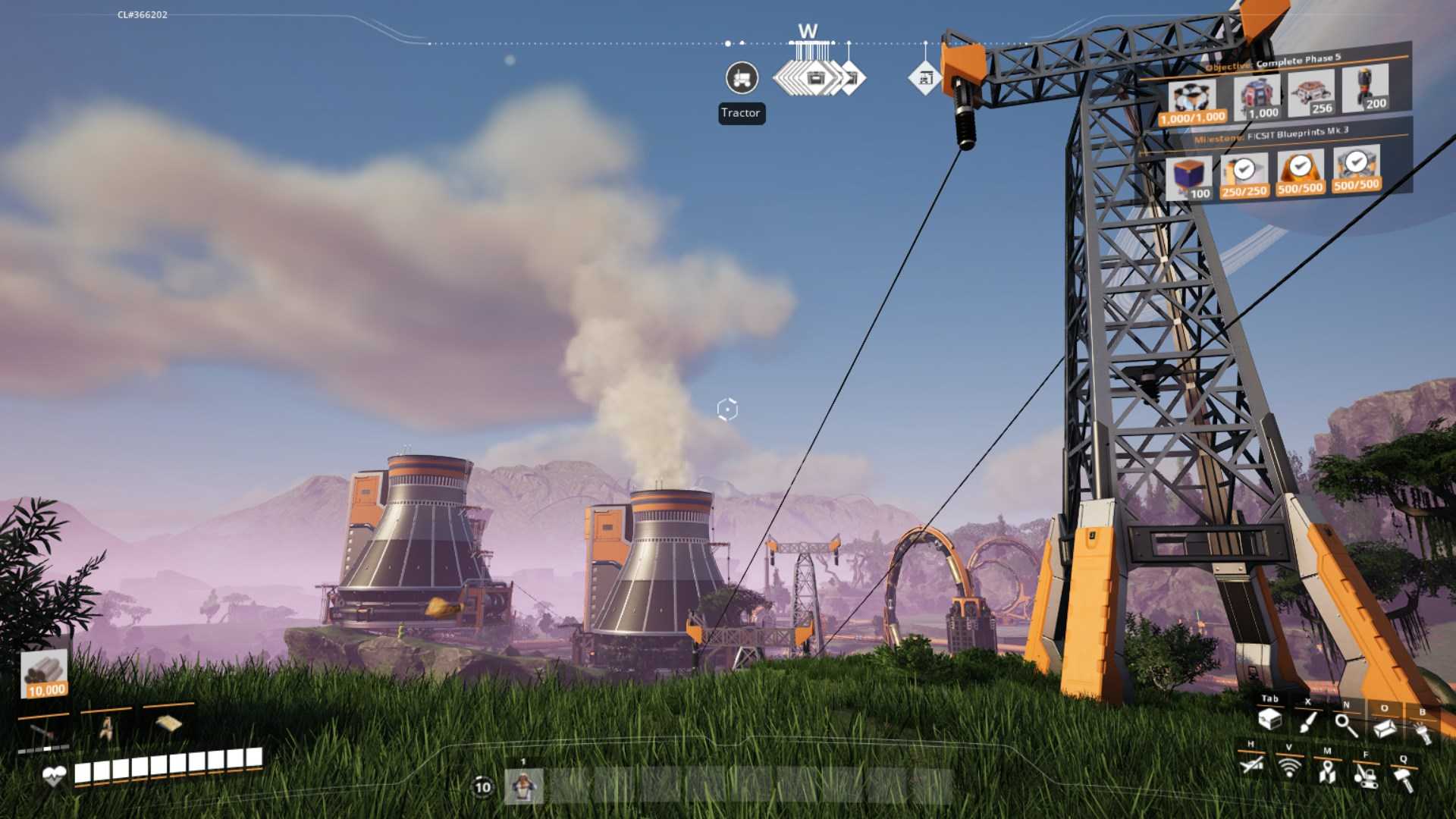Toggle the 250/250 completed milestone item
Viewport: 1456px width, 819px height.
1244,171
